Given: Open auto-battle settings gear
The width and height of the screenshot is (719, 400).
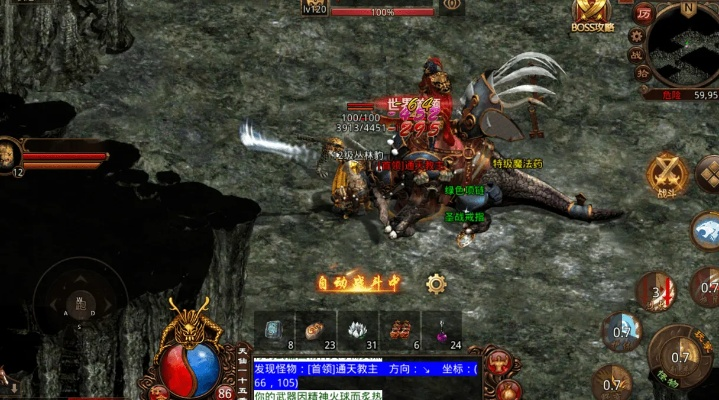Looking at the screenshot, I should (436, 283).
